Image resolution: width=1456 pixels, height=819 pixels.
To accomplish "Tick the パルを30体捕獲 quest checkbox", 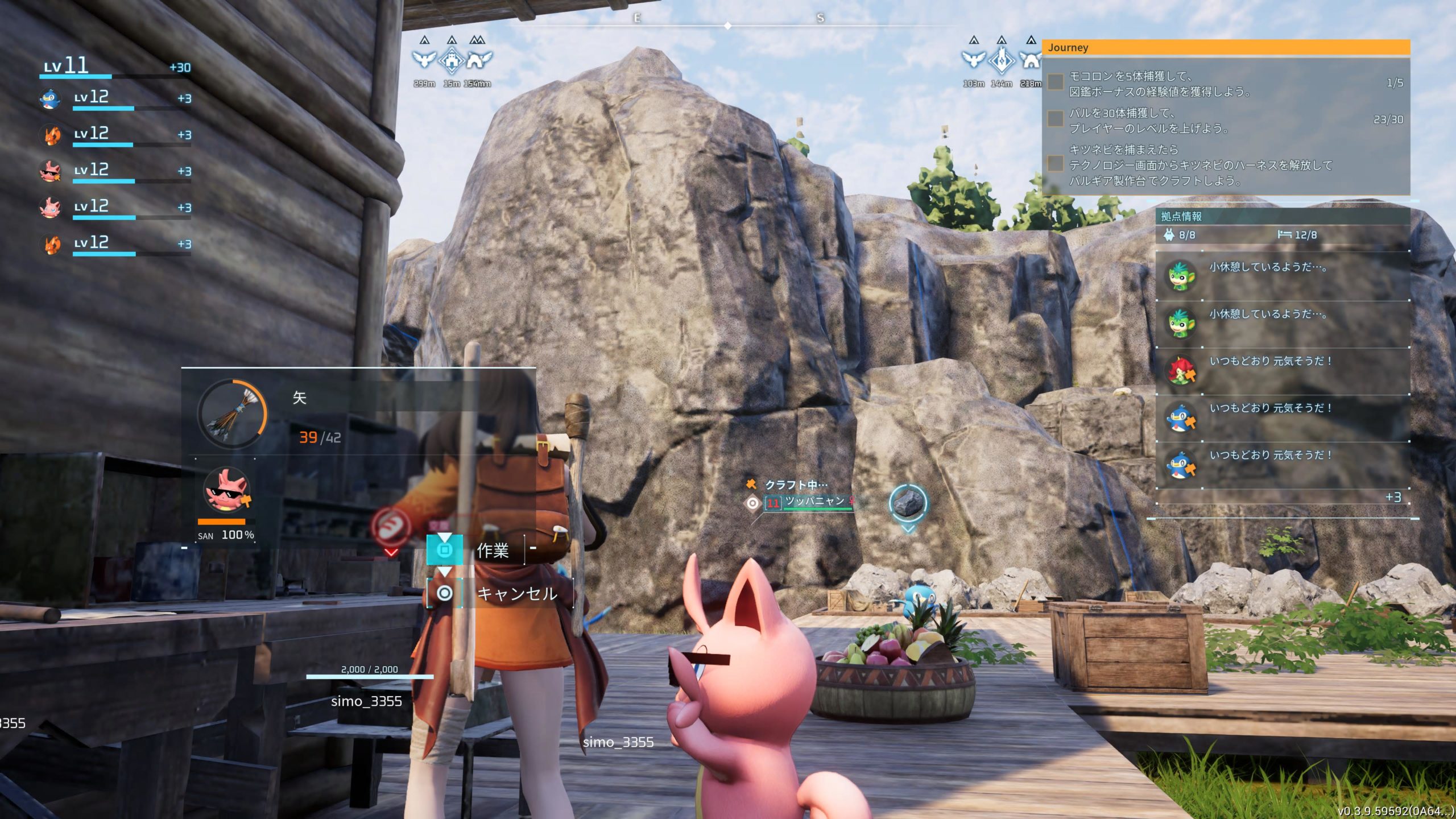I will pyautogui.click(x=1056, y=119).
